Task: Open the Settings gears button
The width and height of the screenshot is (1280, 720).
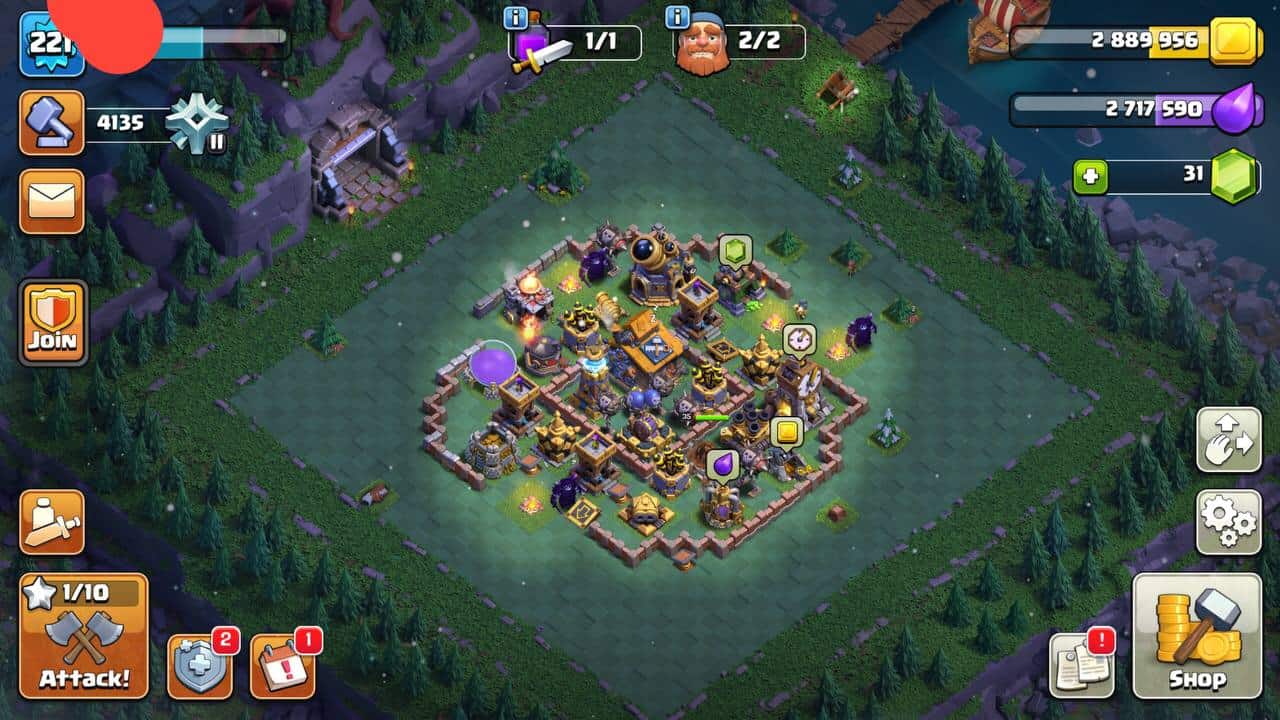Action: pos(1228,522)
